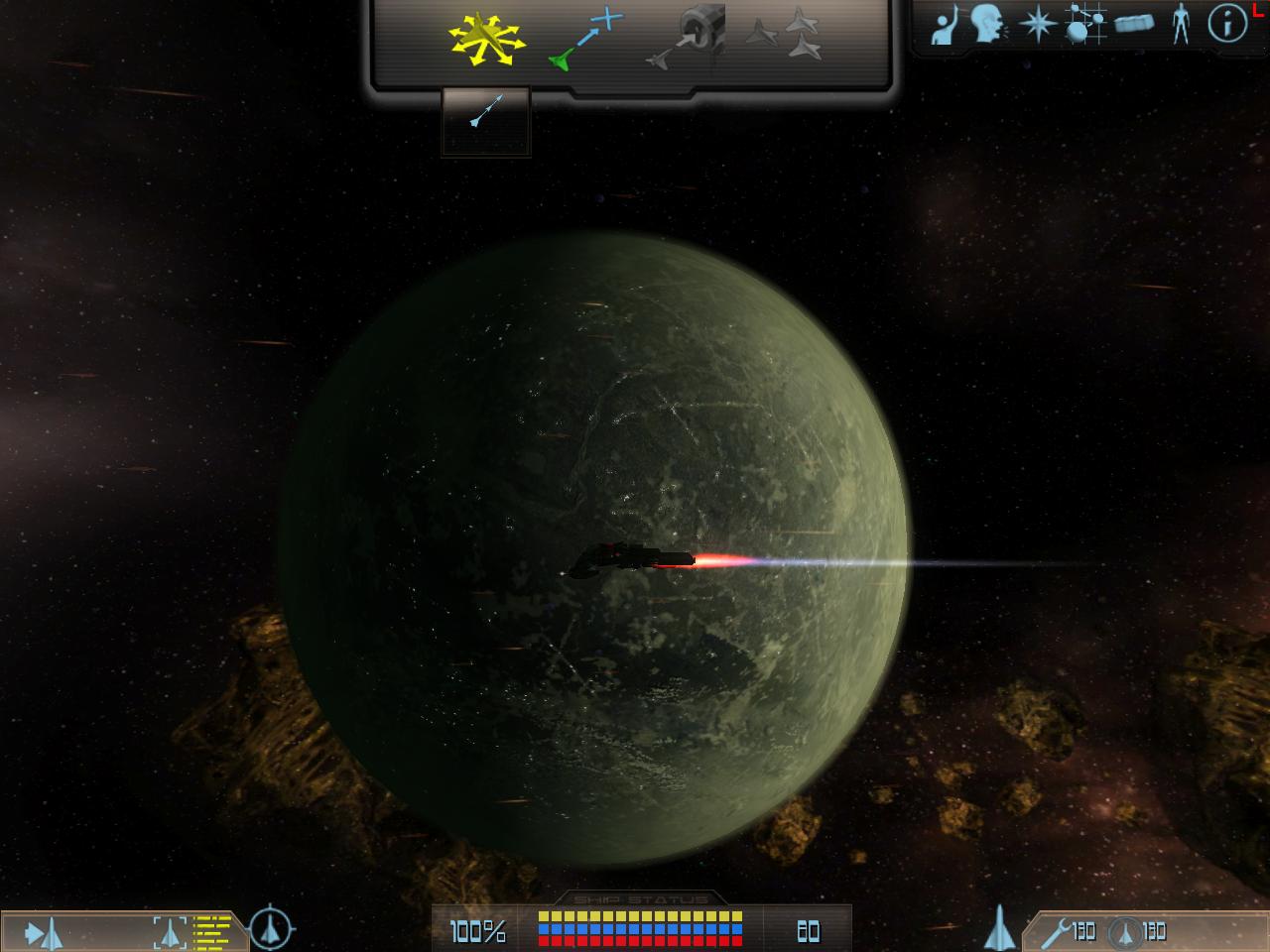Select the bracketed ship target icon

pos(170,932)
